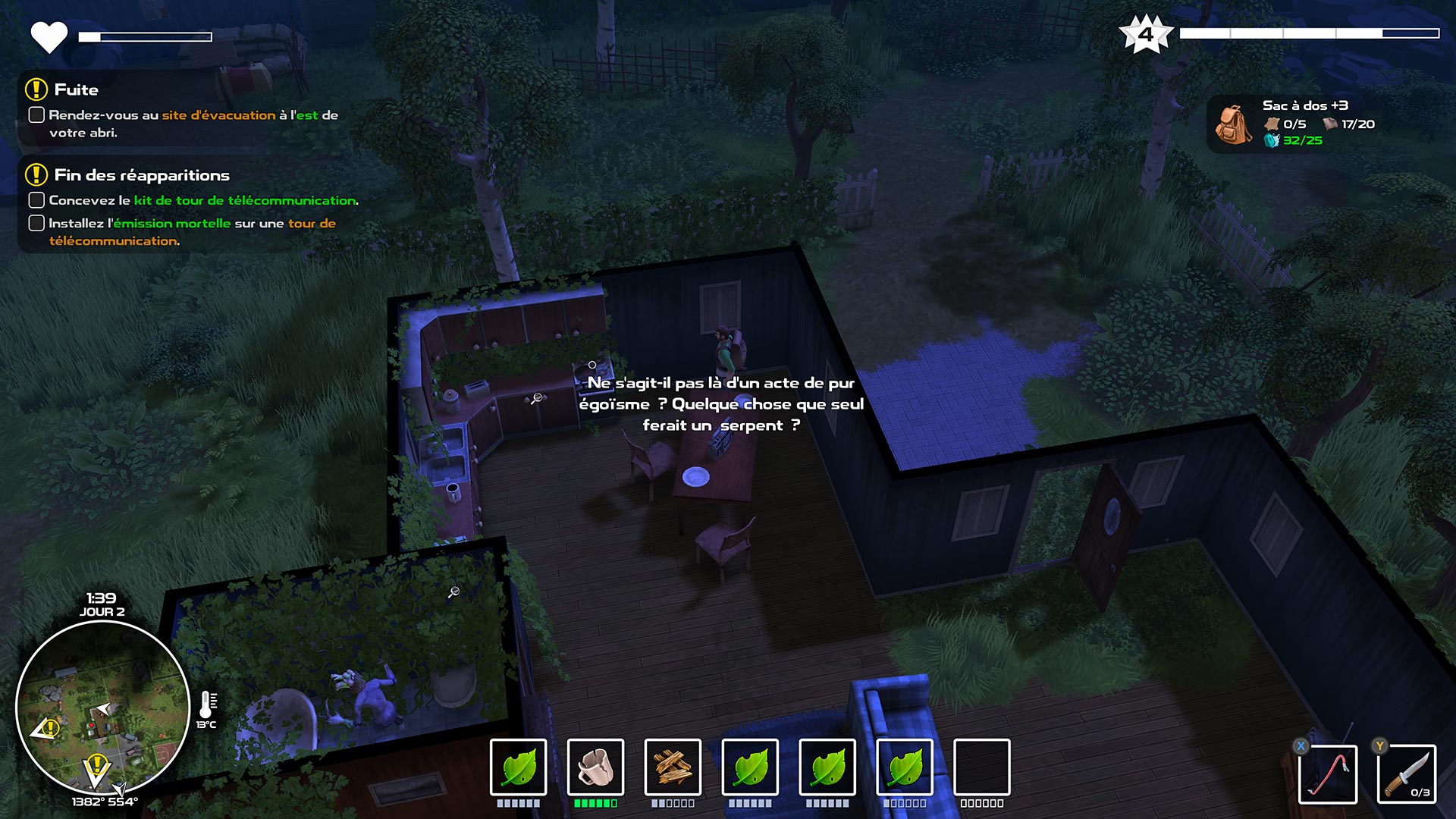Viewport: 1456px width, 819px height.
Task: Select the wood planks hotbar slot
Action: point(673,767)
